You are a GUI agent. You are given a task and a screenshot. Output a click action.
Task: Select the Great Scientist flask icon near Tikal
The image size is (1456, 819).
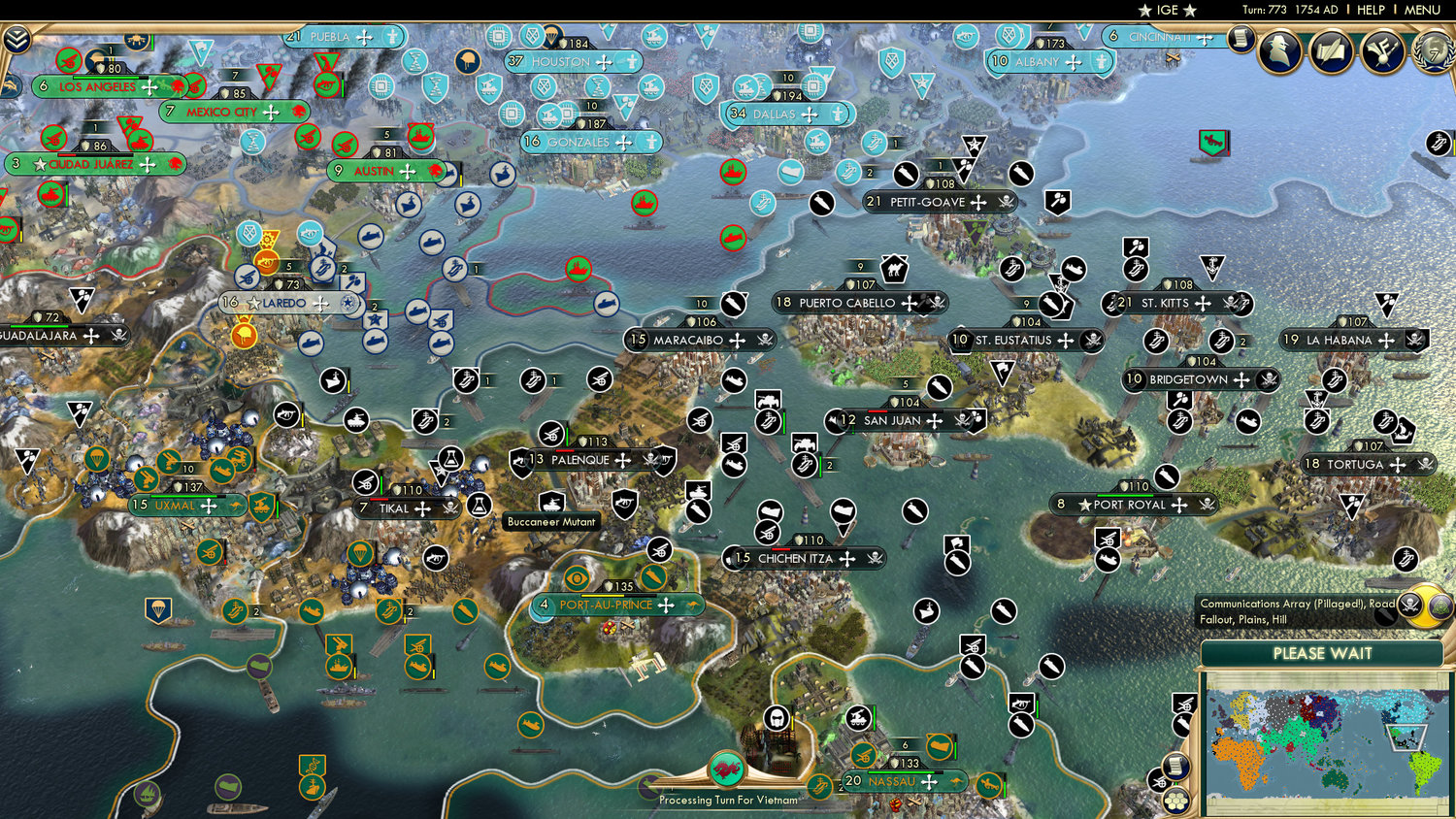[x=479, y=506]
